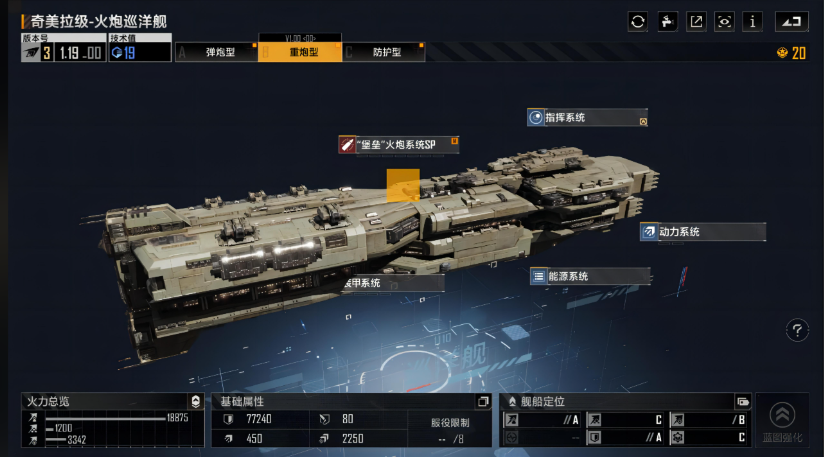Click the share export arrow icon

[x=696, y=22]
